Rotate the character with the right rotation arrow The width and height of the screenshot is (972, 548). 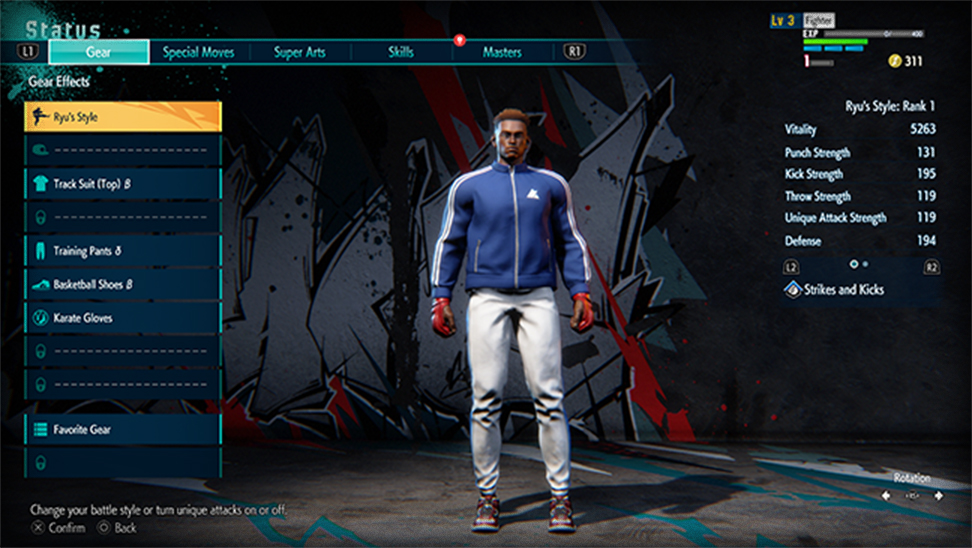click(938, 496)
